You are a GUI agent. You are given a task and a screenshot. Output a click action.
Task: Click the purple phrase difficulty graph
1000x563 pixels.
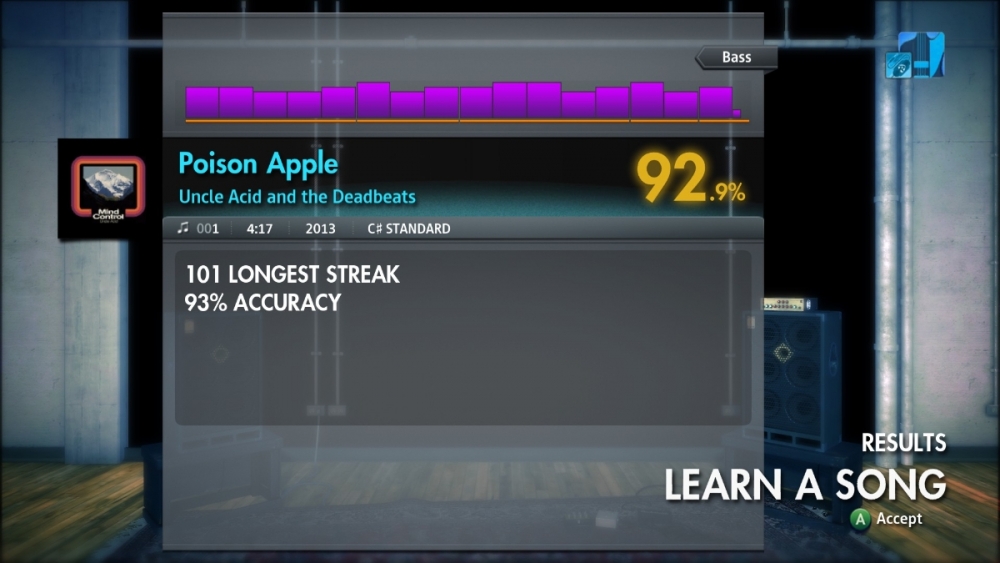[x=463, y=102]
